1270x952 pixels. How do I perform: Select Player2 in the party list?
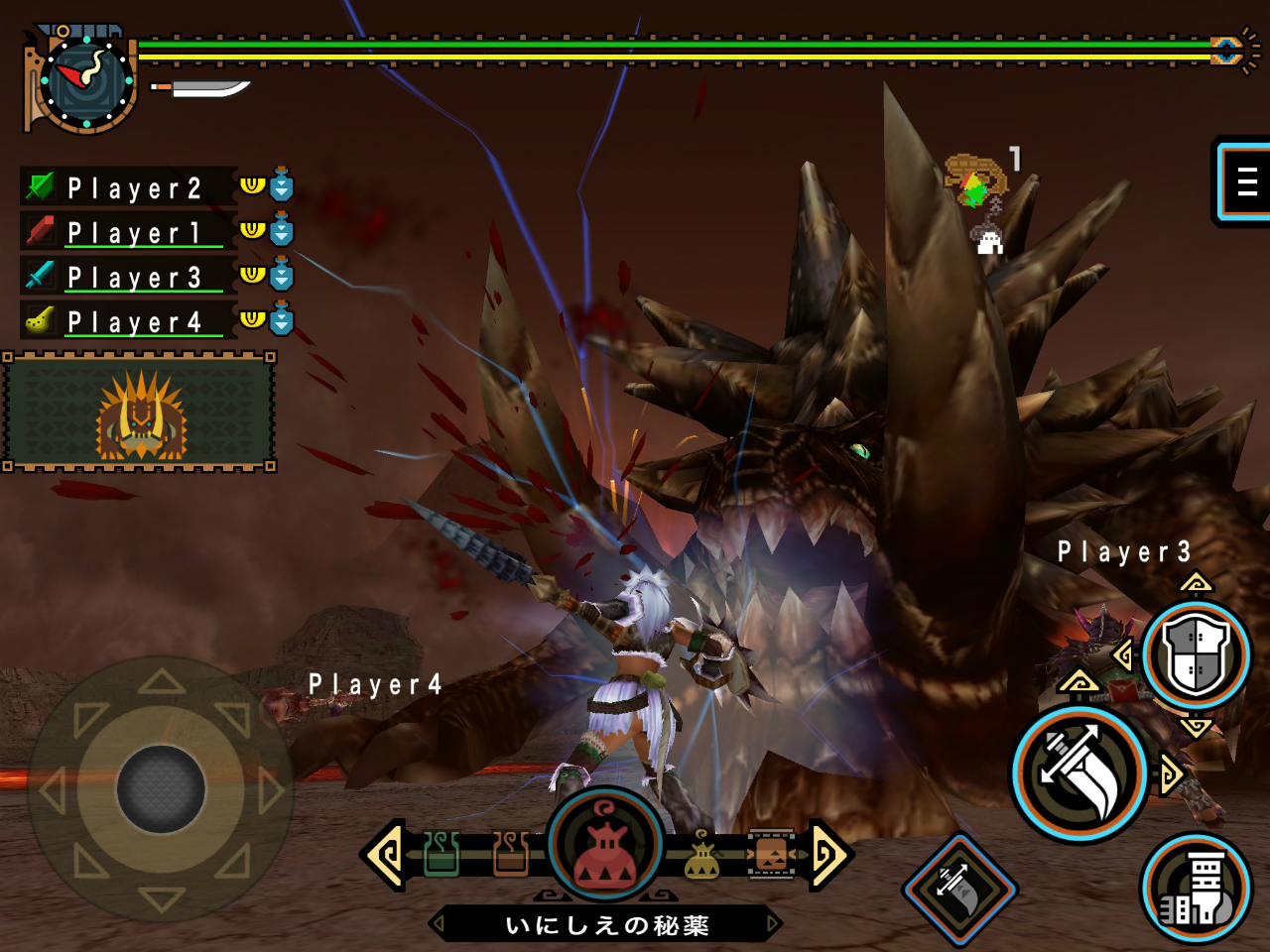[134, 187]
